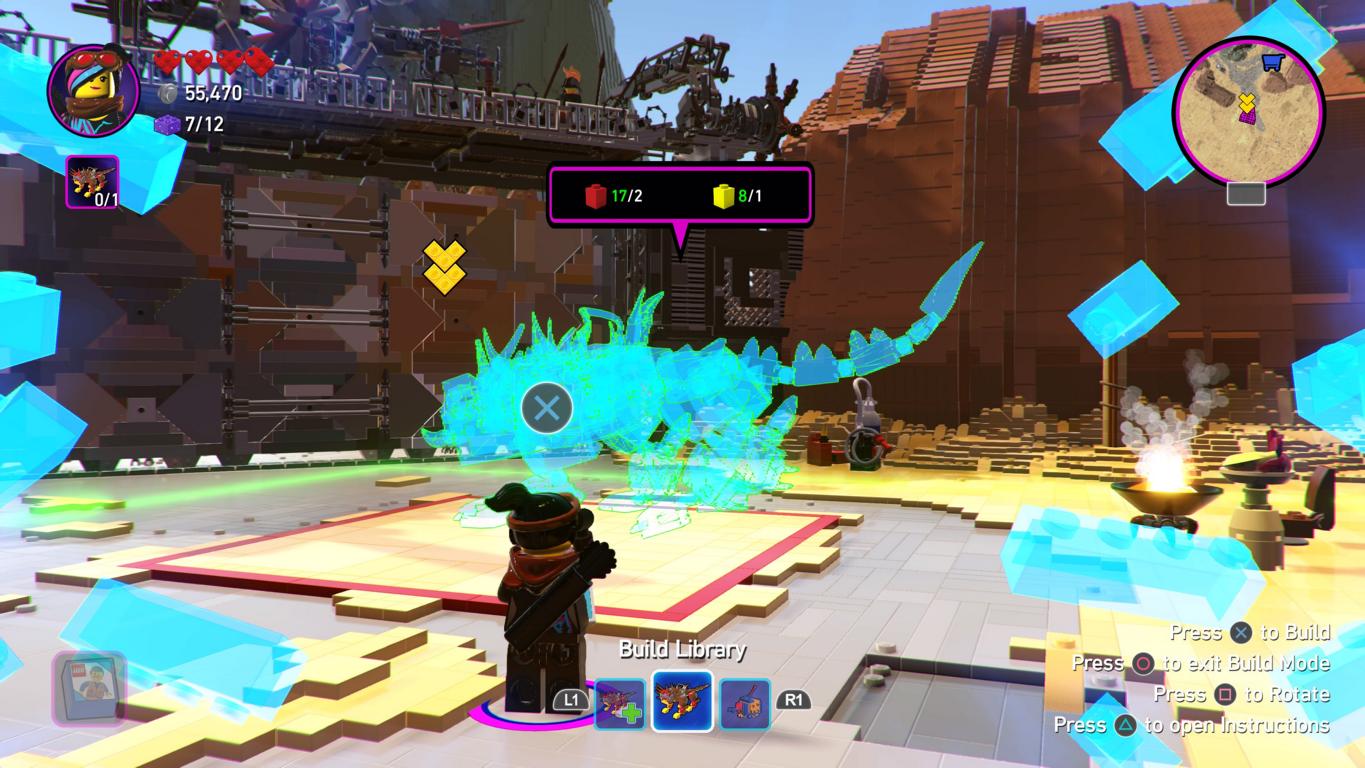The height and width of the screenshot is (768, 1365).
Task: Select the highlighted spiky creature build in Build Library
Action: click(682, 701)
